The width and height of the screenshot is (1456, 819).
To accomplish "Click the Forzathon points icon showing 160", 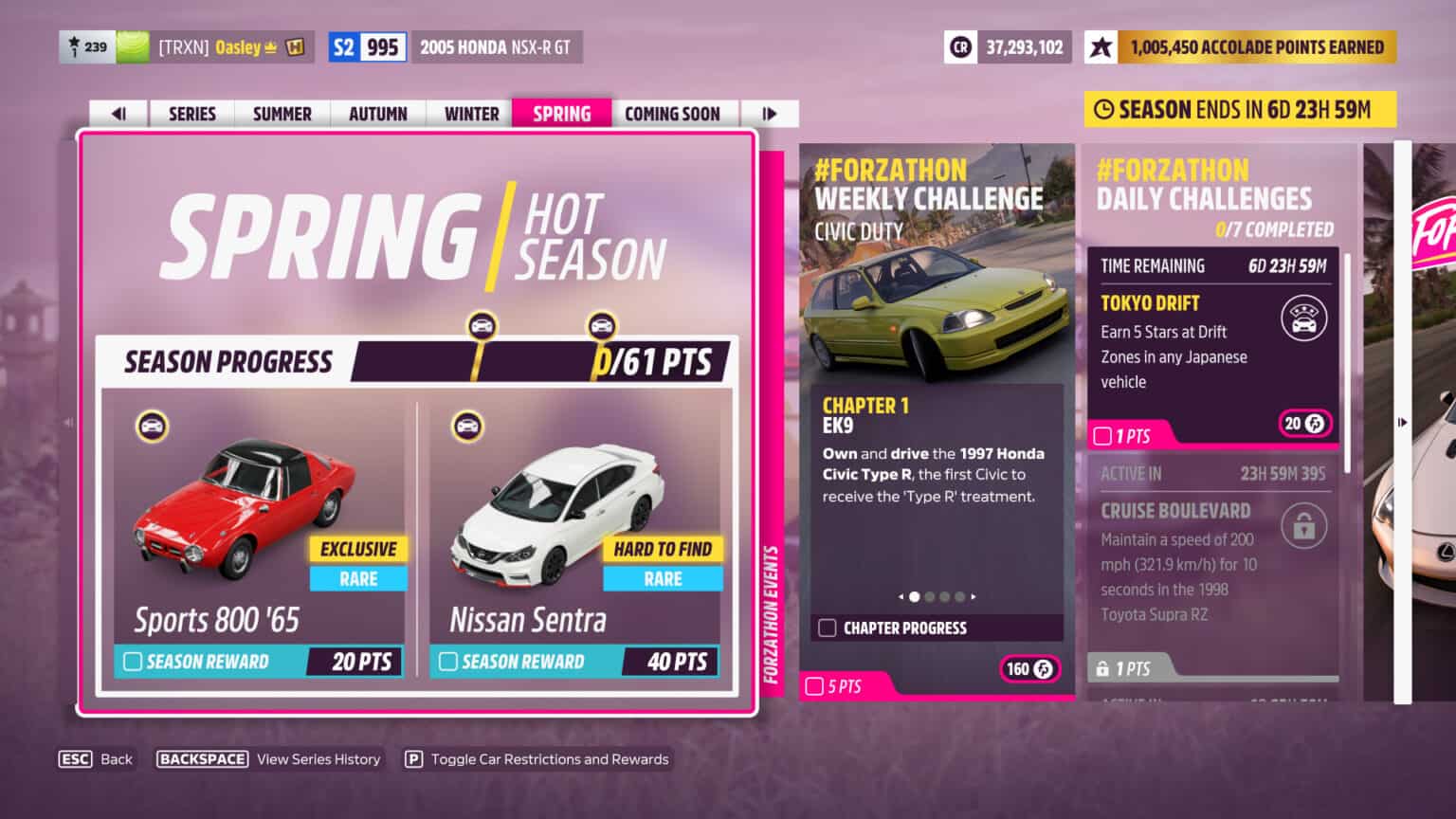I will (1029, 669).
